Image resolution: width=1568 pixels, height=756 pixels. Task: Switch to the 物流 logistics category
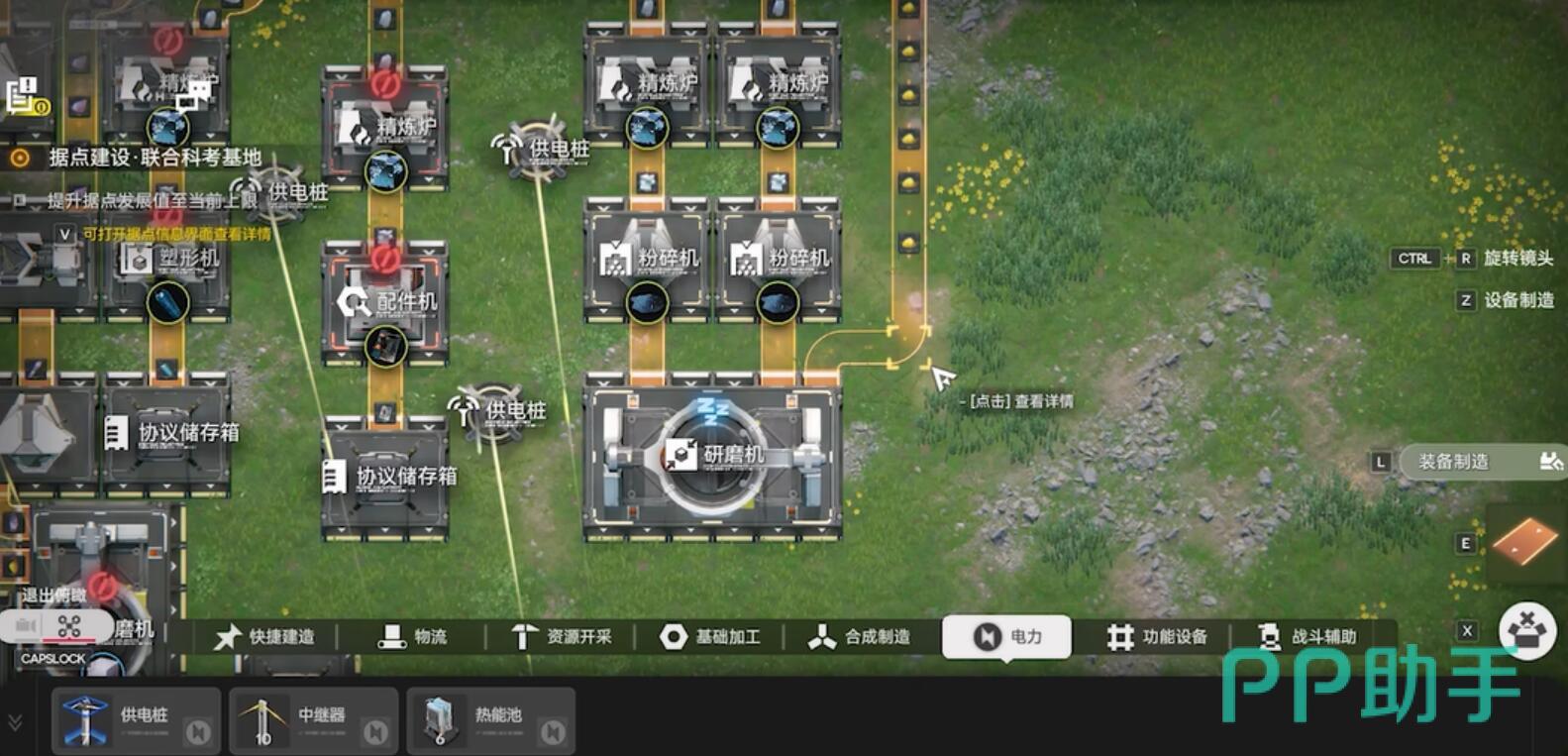pyautogui.click(x=413, y=636)
